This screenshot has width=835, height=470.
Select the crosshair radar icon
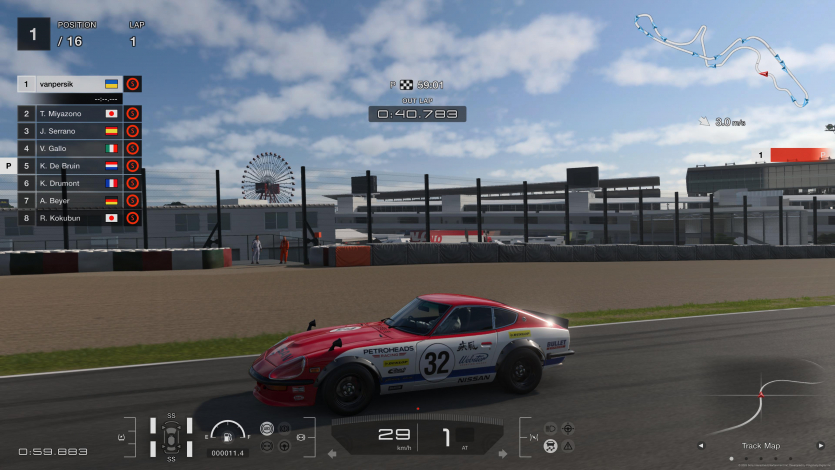[568, 428]
